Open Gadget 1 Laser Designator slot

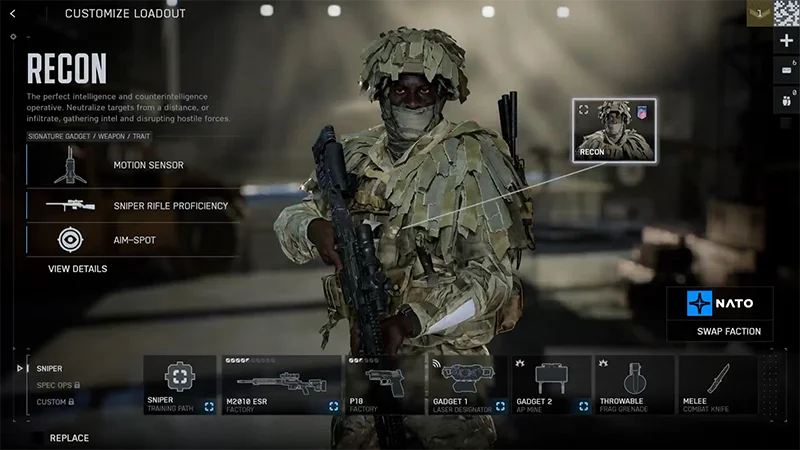click(468, 385)
